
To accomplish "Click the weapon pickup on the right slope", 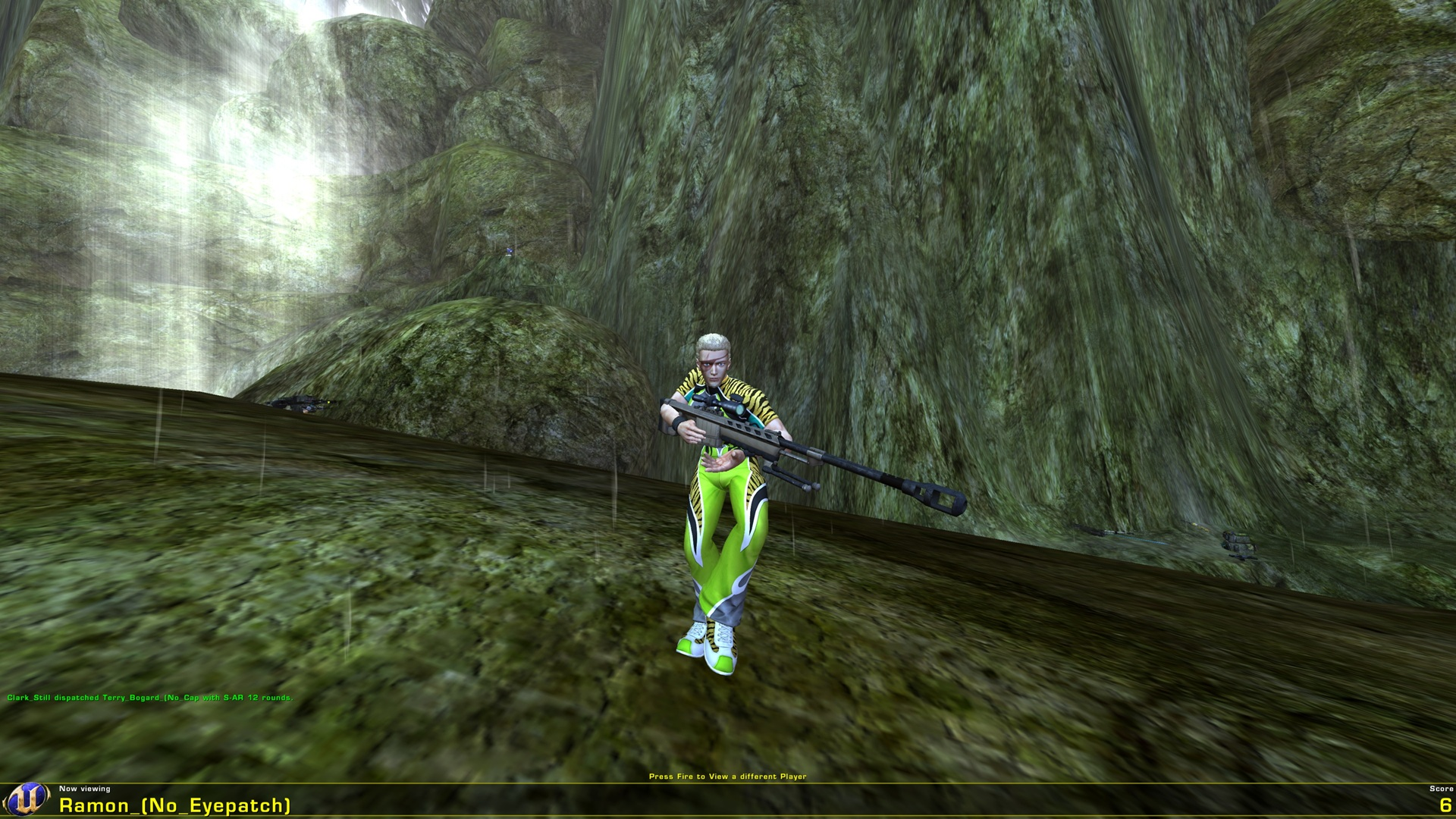I will pos(1241,542).
